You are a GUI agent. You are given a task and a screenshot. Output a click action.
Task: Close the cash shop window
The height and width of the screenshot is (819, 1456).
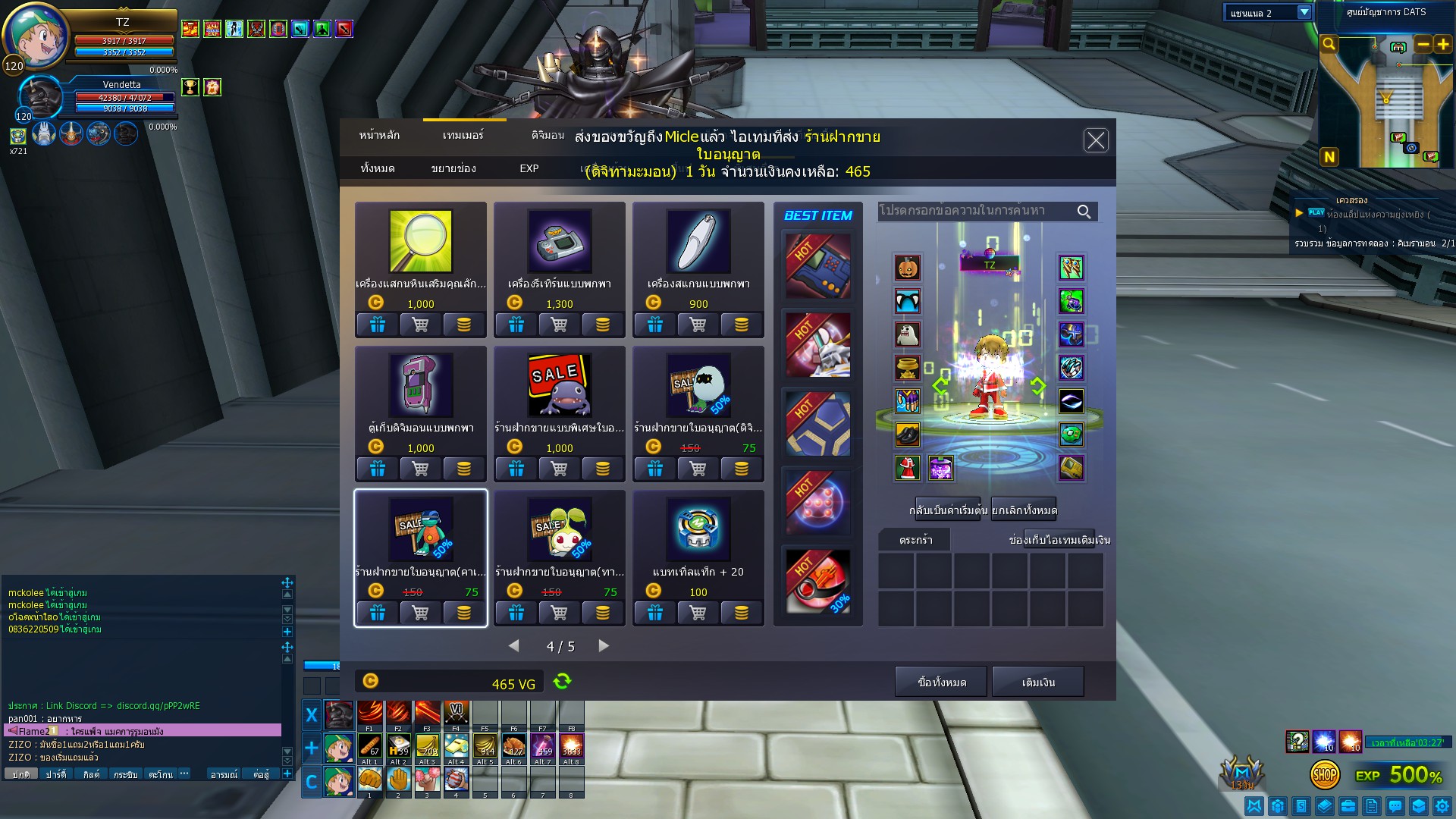click(x=1095, y=140)
